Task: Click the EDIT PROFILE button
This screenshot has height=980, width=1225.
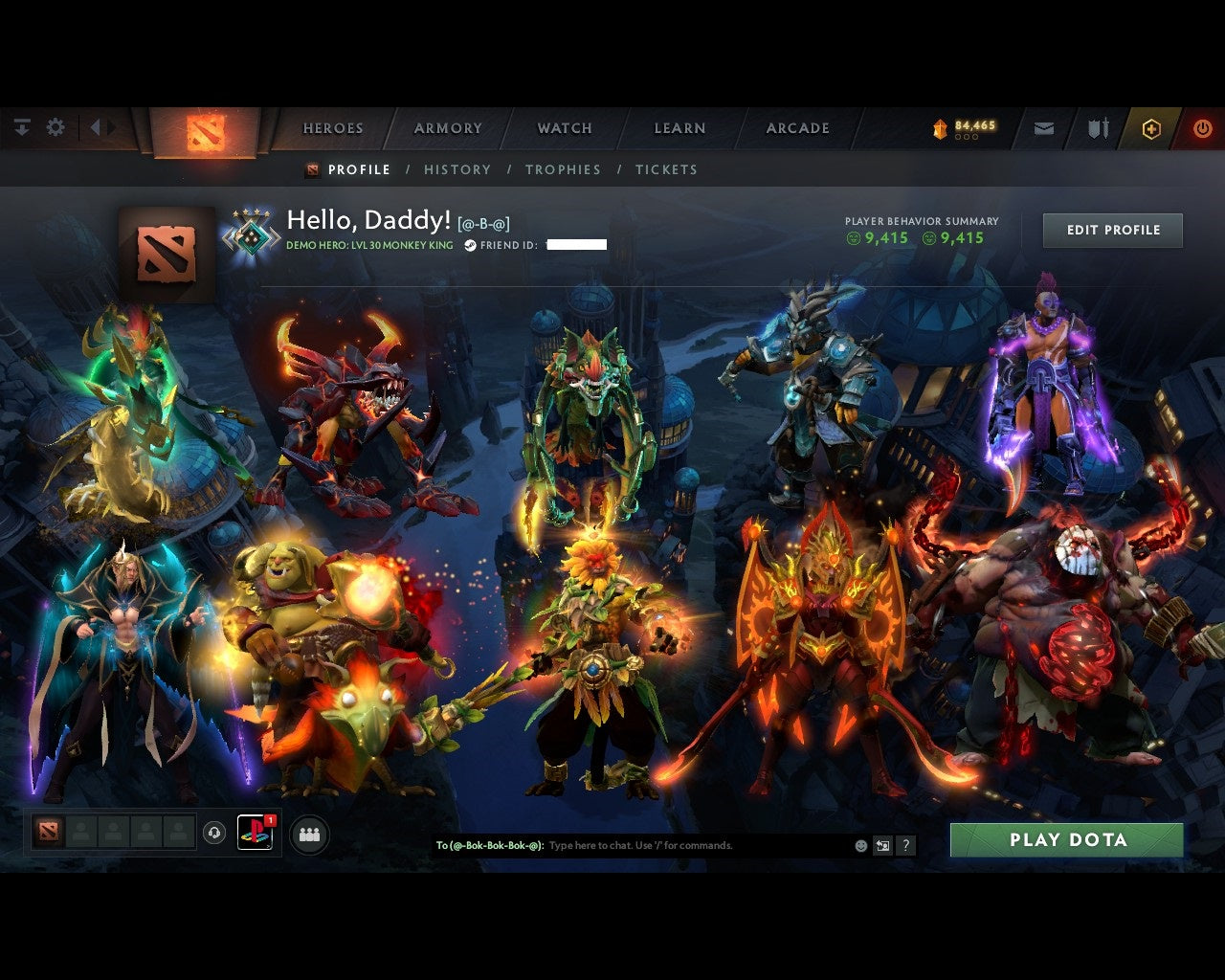Action: coord(1112,230)
